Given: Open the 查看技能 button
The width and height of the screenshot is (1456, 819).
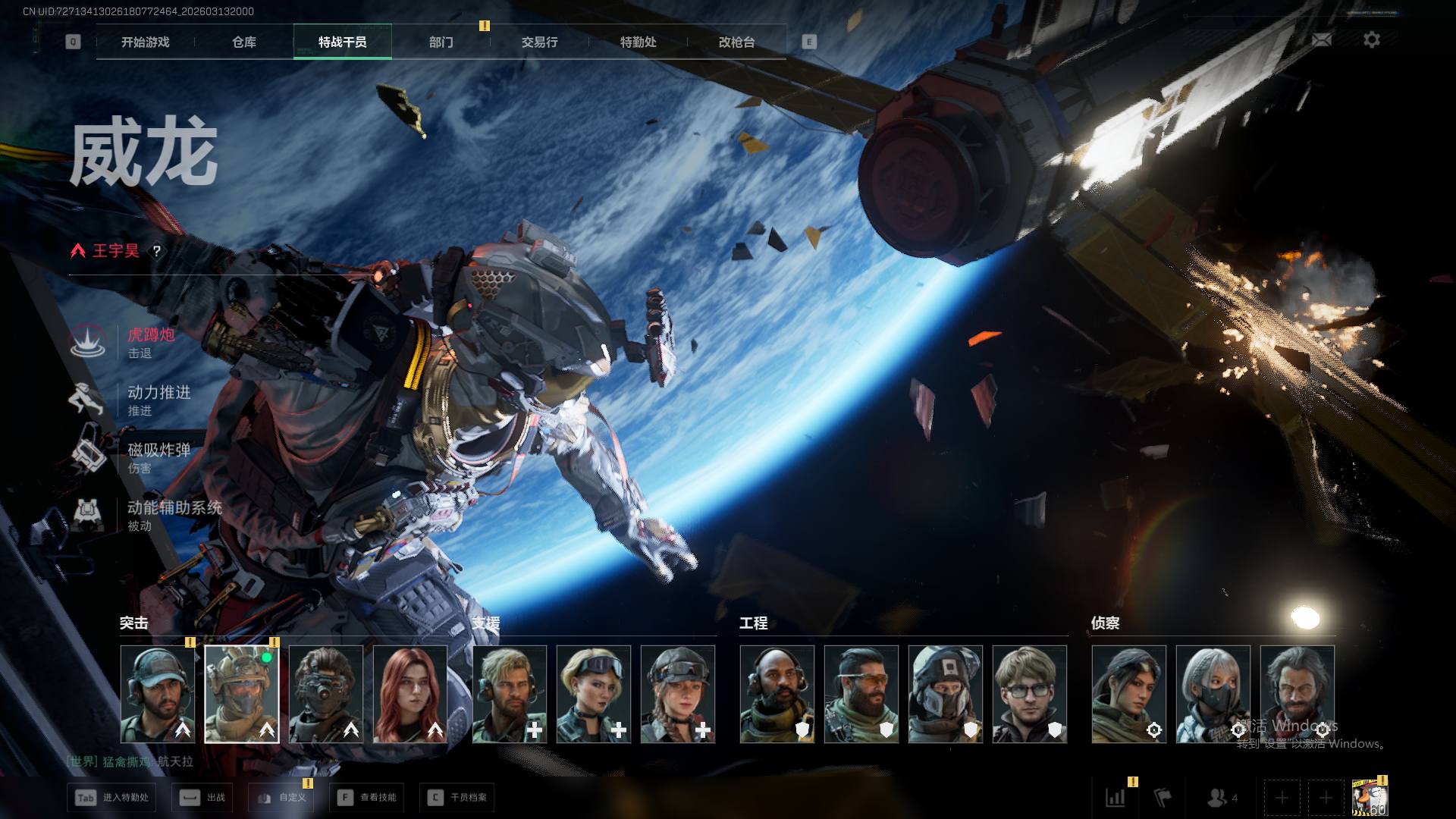Looking at the screenshot, I should tap(368, 798).
